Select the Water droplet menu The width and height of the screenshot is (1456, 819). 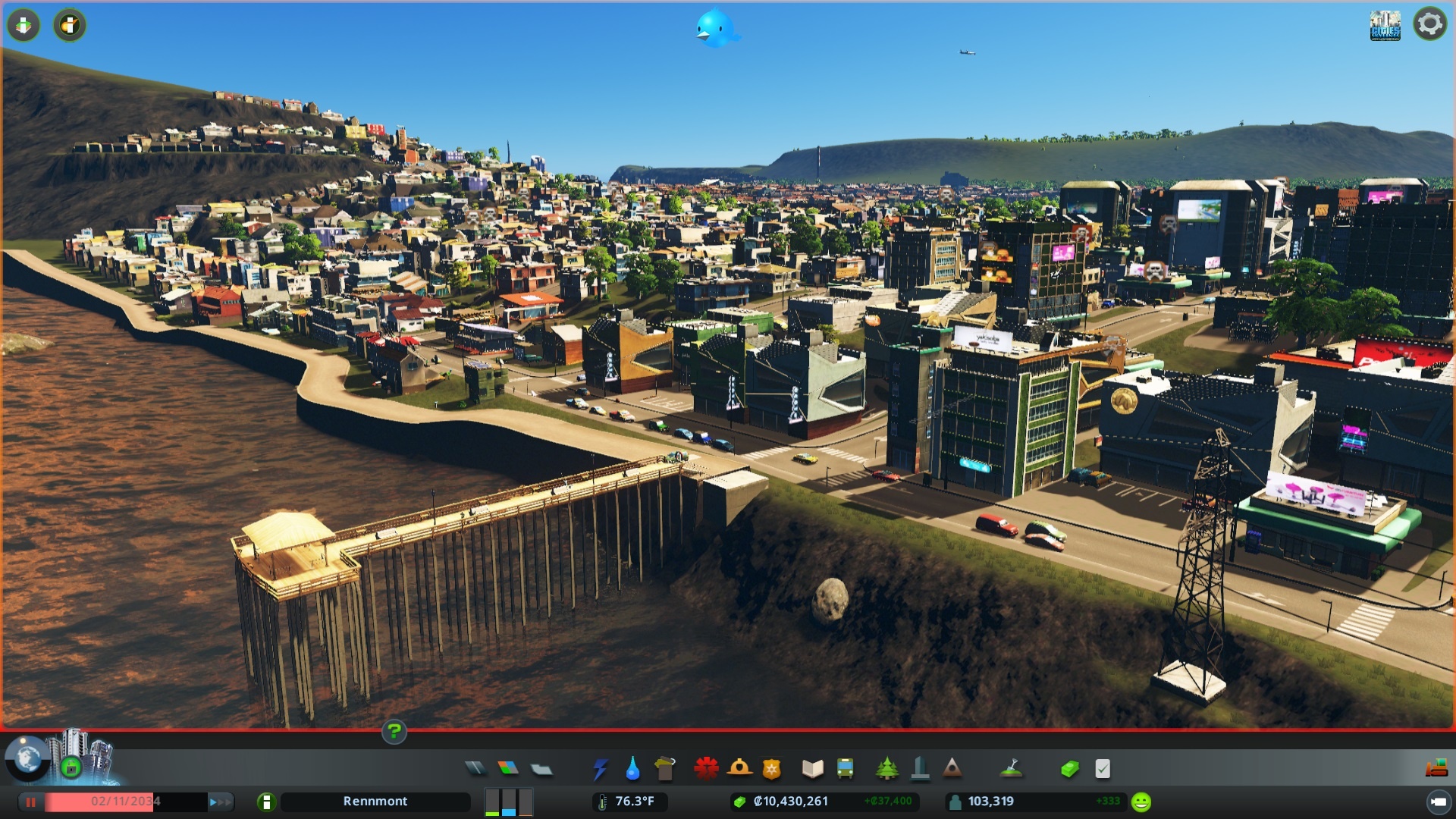[632, 769]
